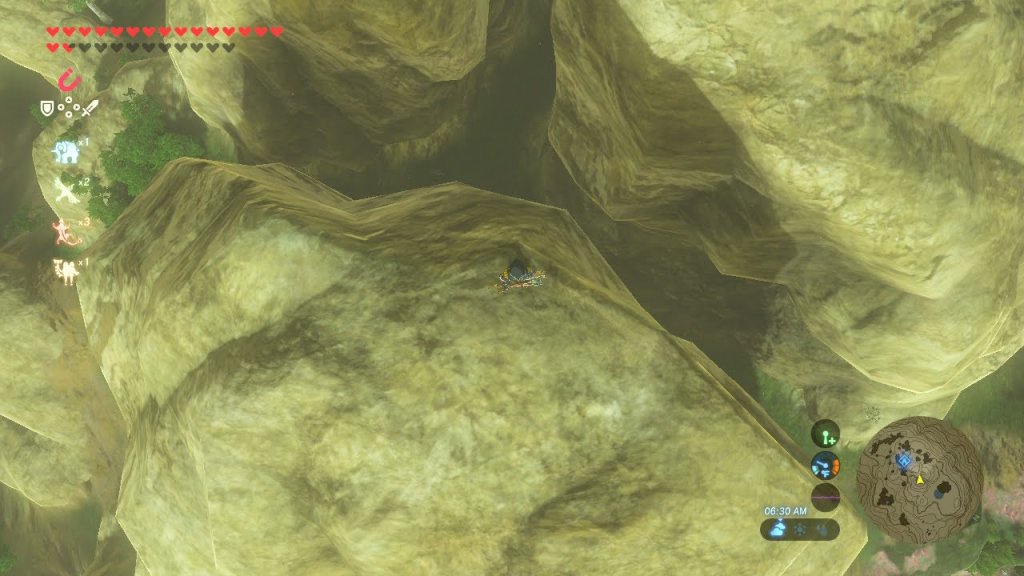Open the weather forecast panel
1024x576 pixels.
click(x=798, y=530)
